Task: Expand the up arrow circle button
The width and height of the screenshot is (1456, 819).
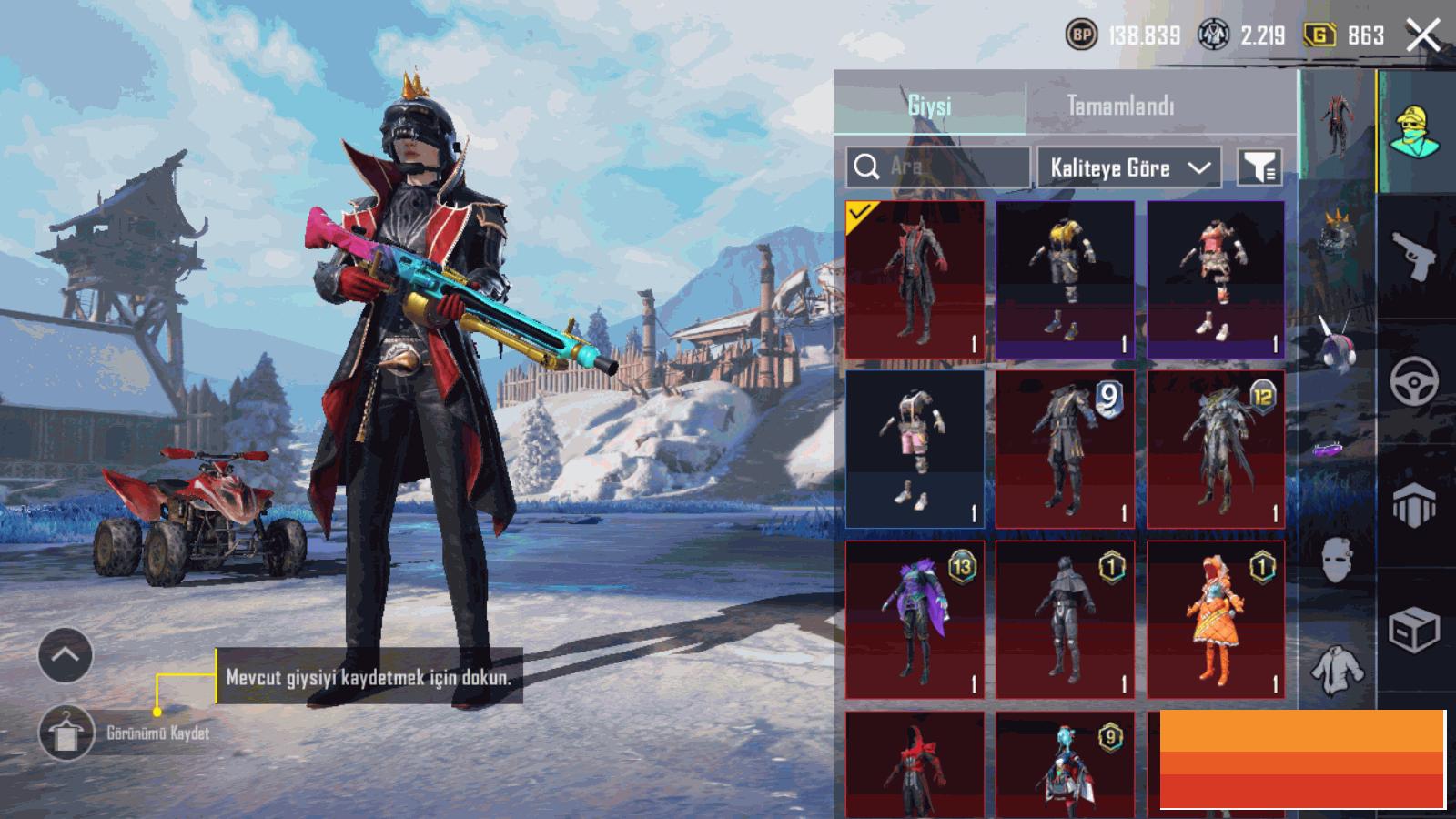Action: [66, 655]
